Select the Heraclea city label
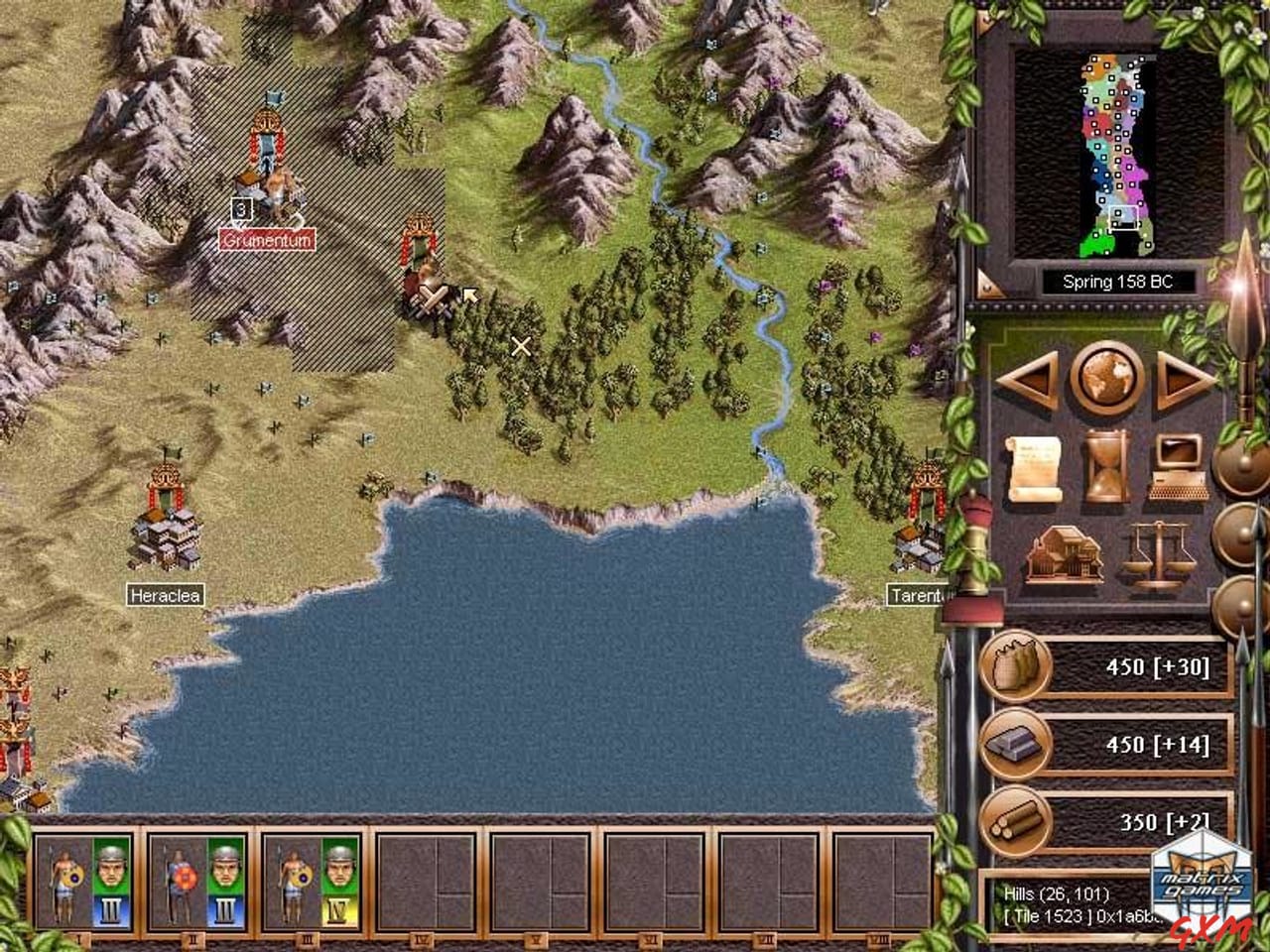Image resolution: width=1270 pixels, height=952 pixels. 165,596
